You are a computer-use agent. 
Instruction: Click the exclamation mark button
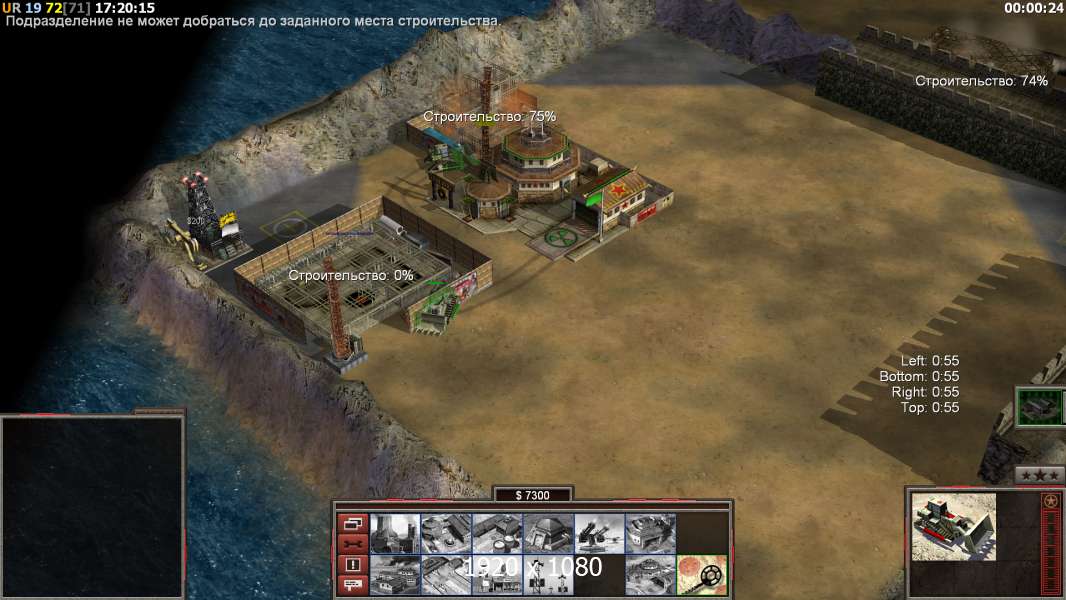353,565
